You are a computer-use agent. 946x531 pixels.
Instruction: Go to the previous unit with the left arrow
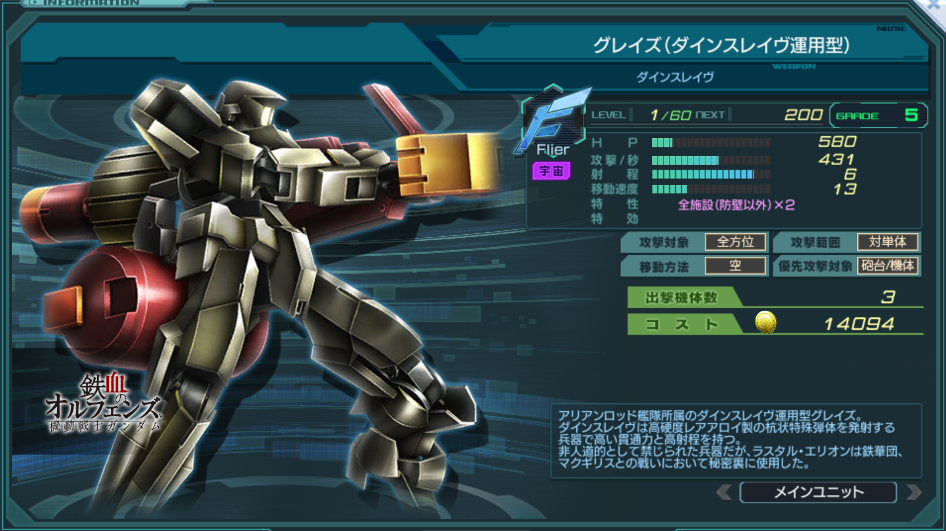(724, 492)
